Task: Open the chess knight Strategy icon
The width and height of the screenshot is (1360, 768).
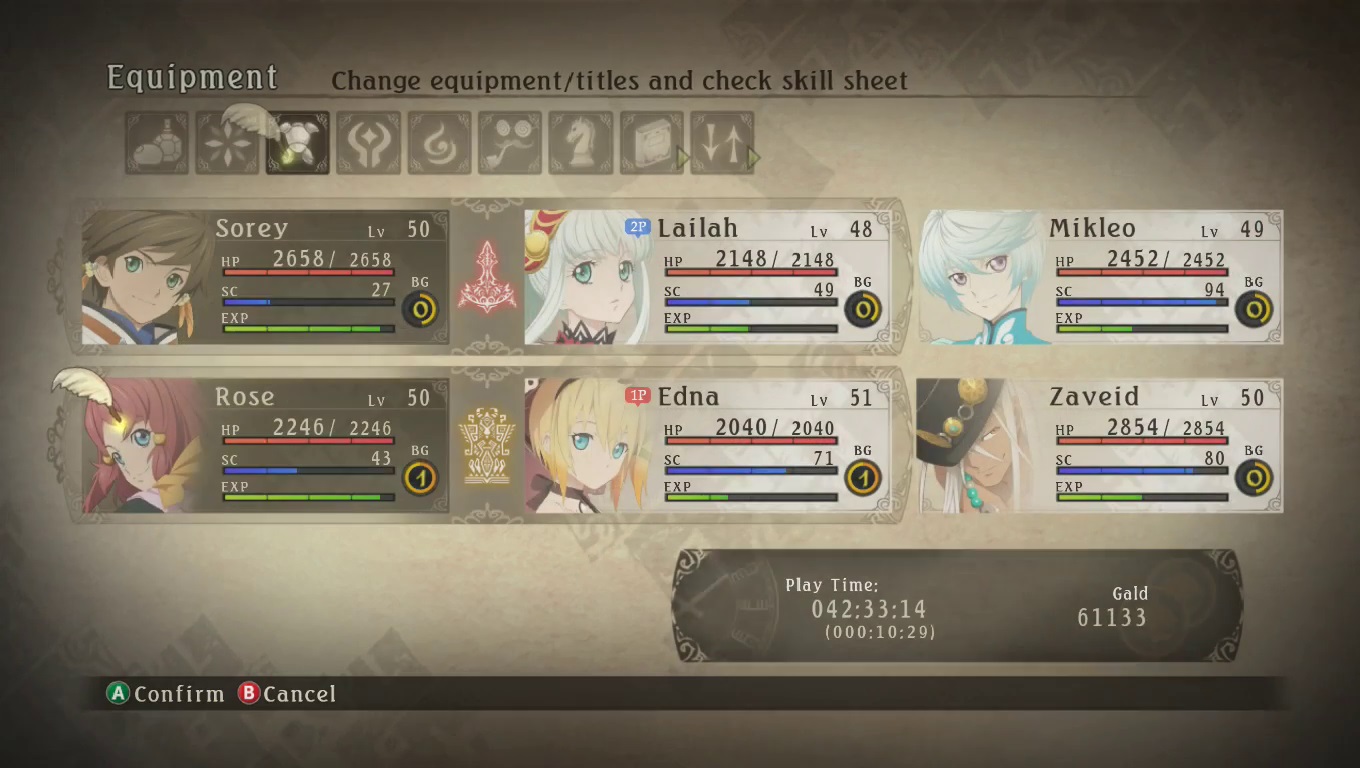Action: [x=580, y=140]
